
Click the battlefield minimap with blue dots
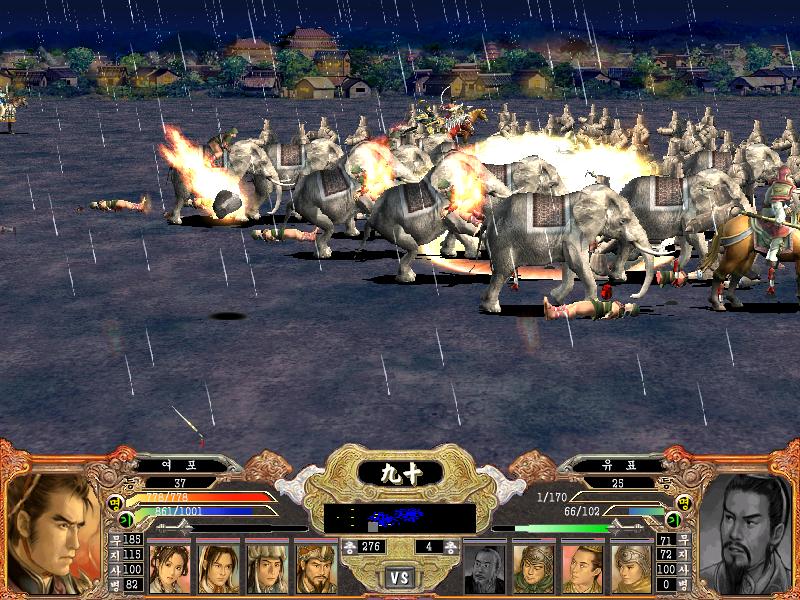tap(400, 518)
